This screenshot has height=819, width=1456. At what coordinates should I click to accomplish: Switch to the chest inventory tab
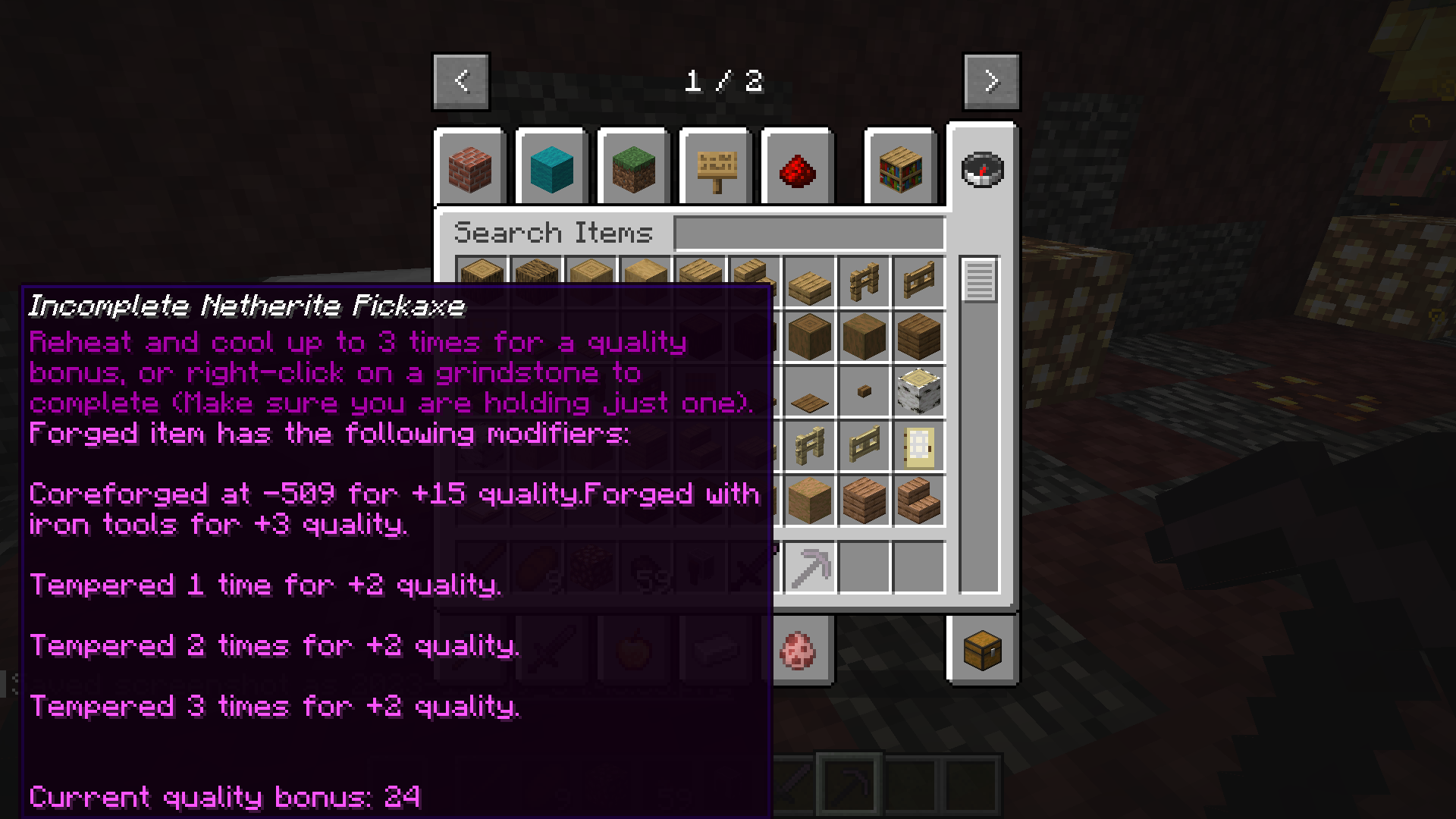982,650
